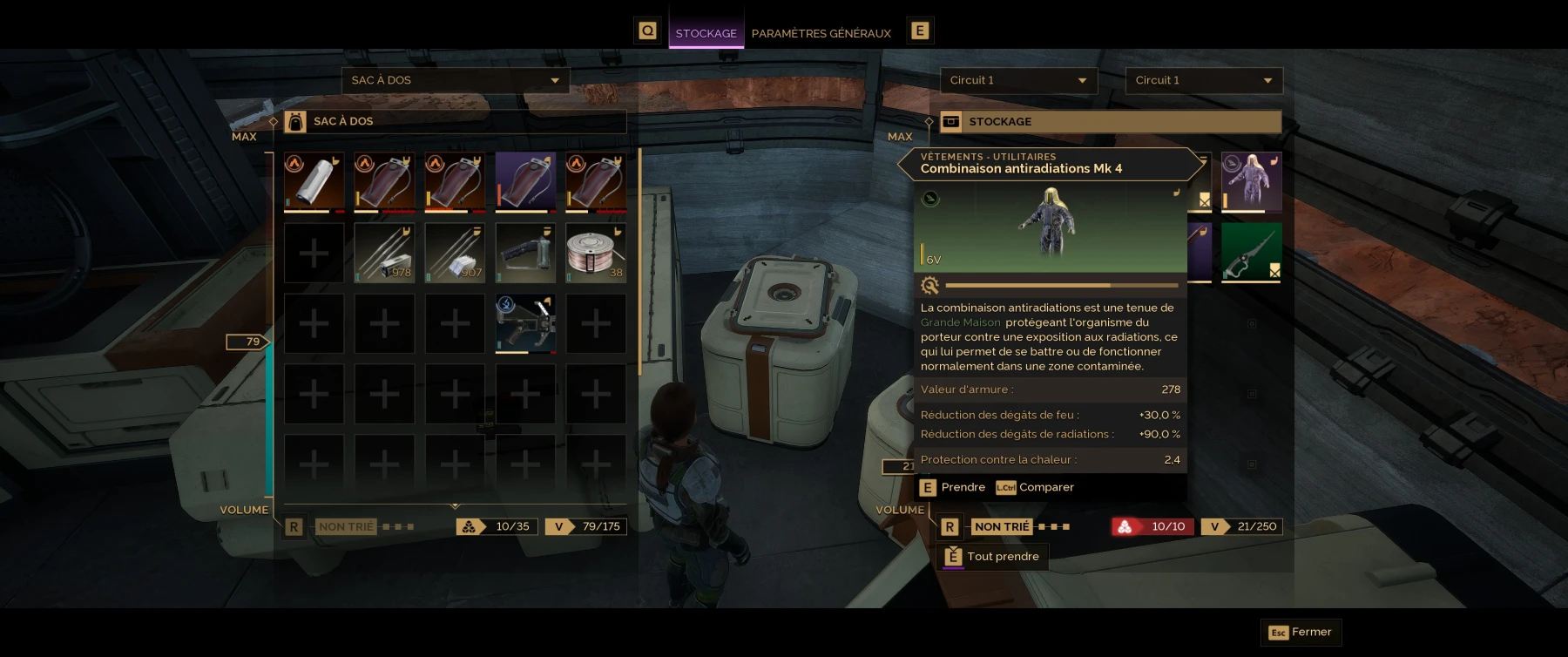Select the silver canister item in backpack
This screenshot has height=657, width=1568.
click(314, 182)
